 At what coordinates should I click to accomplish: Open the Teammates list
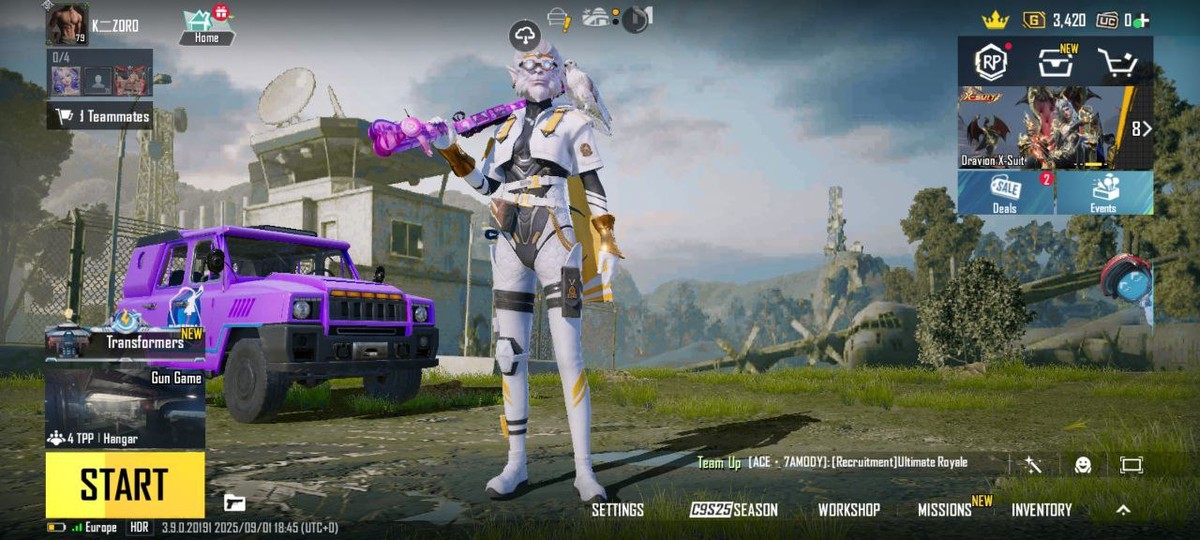(100, 116)
